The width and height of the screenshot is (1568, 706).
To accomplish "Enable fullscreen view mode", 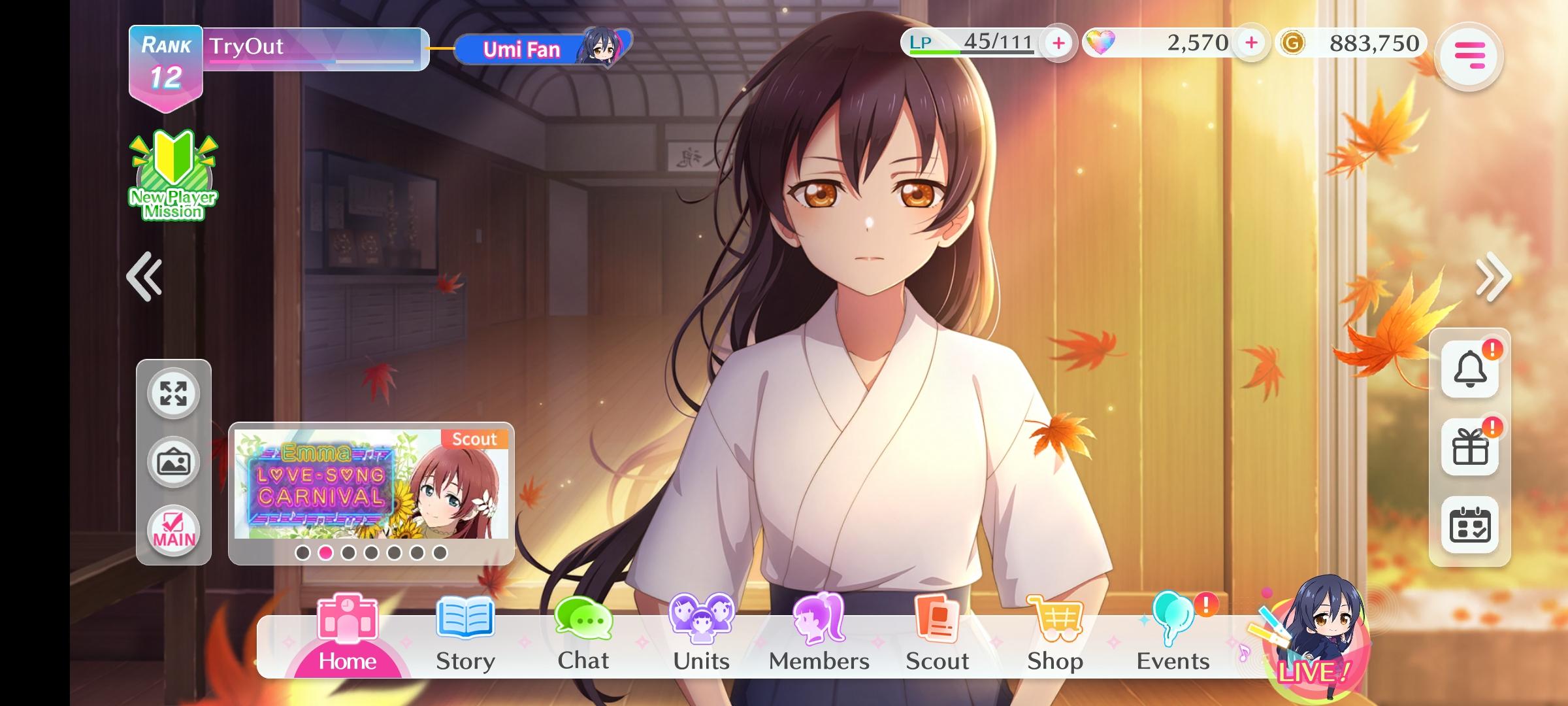I will 172,394.
